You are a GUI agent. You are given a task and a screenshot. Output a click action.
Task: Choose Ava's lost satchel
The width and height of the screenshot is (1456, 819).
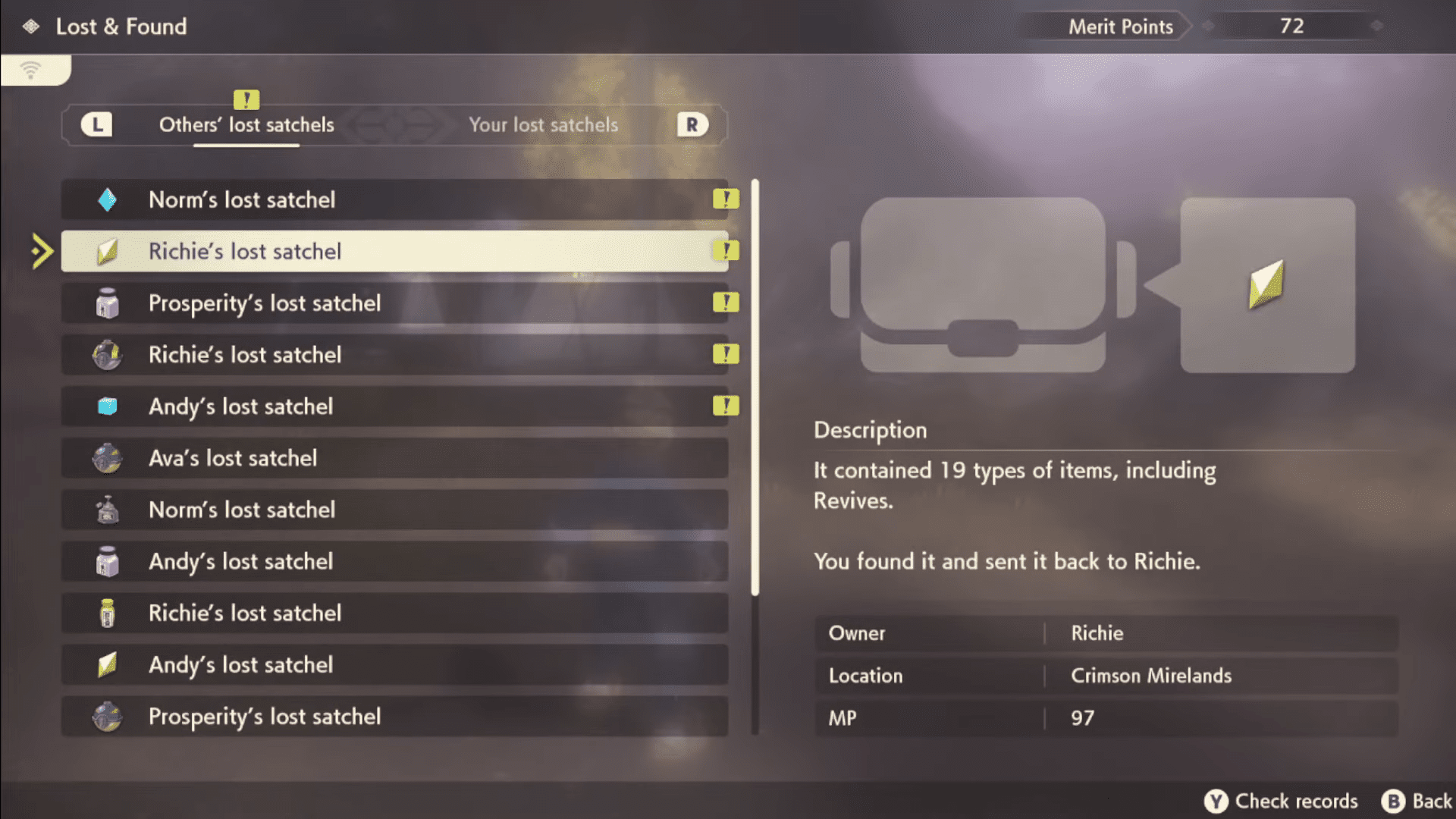(x=394, y=458)
